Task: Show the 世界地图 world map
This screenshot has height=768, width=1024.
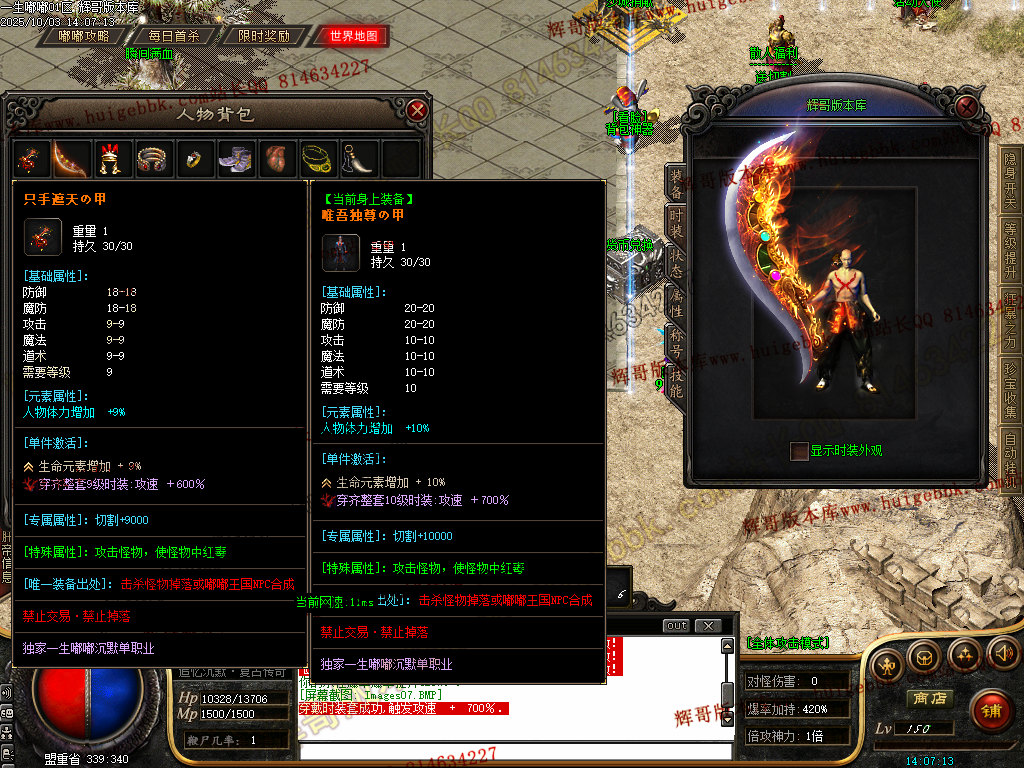Action: [x=354, y=36]
